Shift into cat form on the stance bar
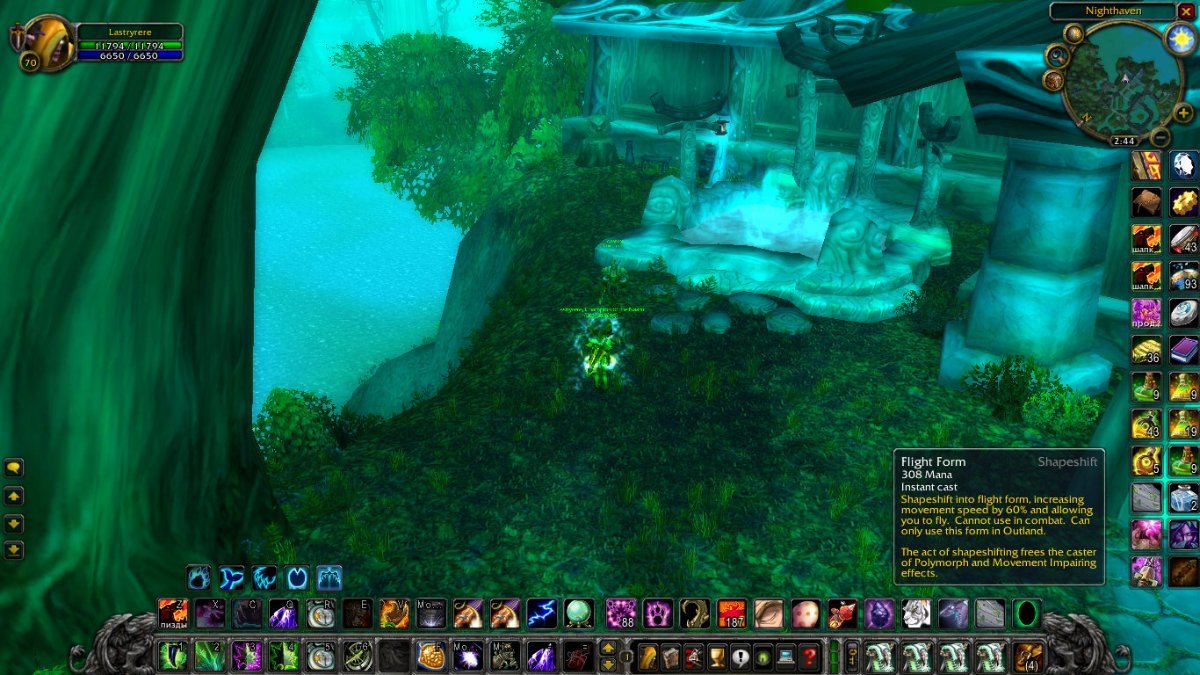The width and height of the screenshot is (1200, 675). [x=264, y=578]
